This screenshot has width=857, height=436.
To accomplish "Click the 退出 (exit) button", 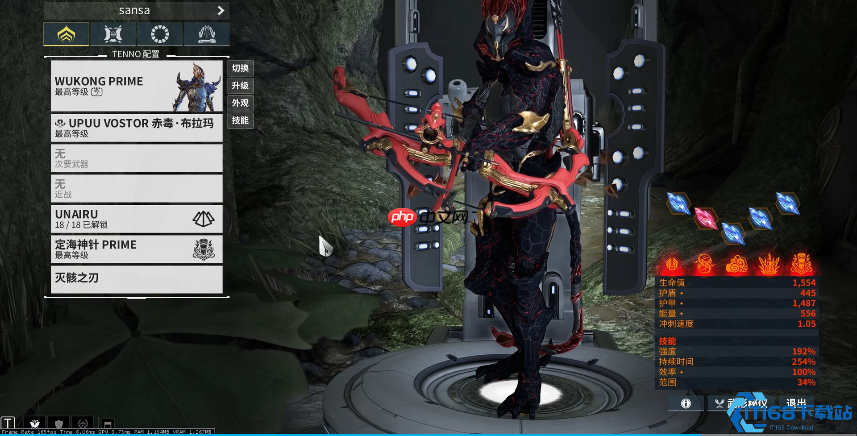I will pos(797,403).
